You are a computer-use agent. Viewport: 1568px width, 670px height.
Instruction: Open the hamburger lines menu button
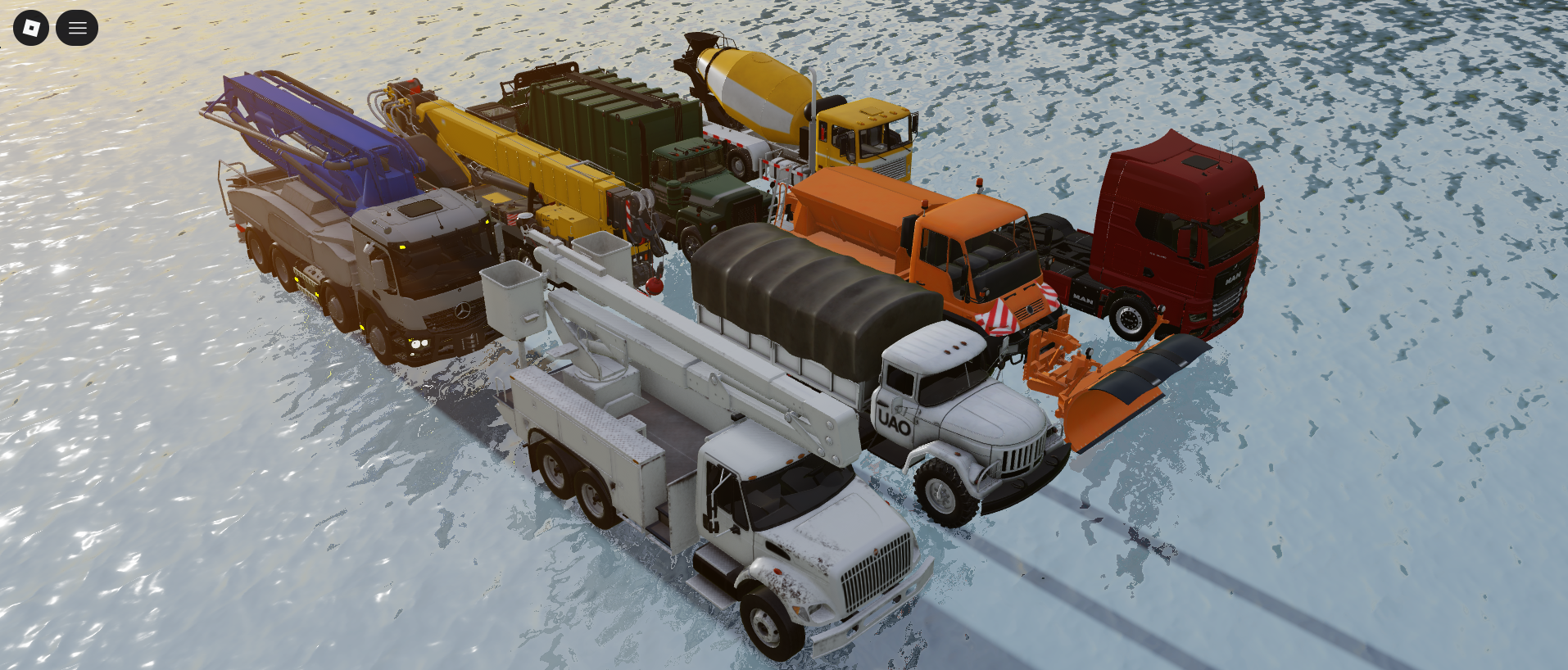point(77,29)
